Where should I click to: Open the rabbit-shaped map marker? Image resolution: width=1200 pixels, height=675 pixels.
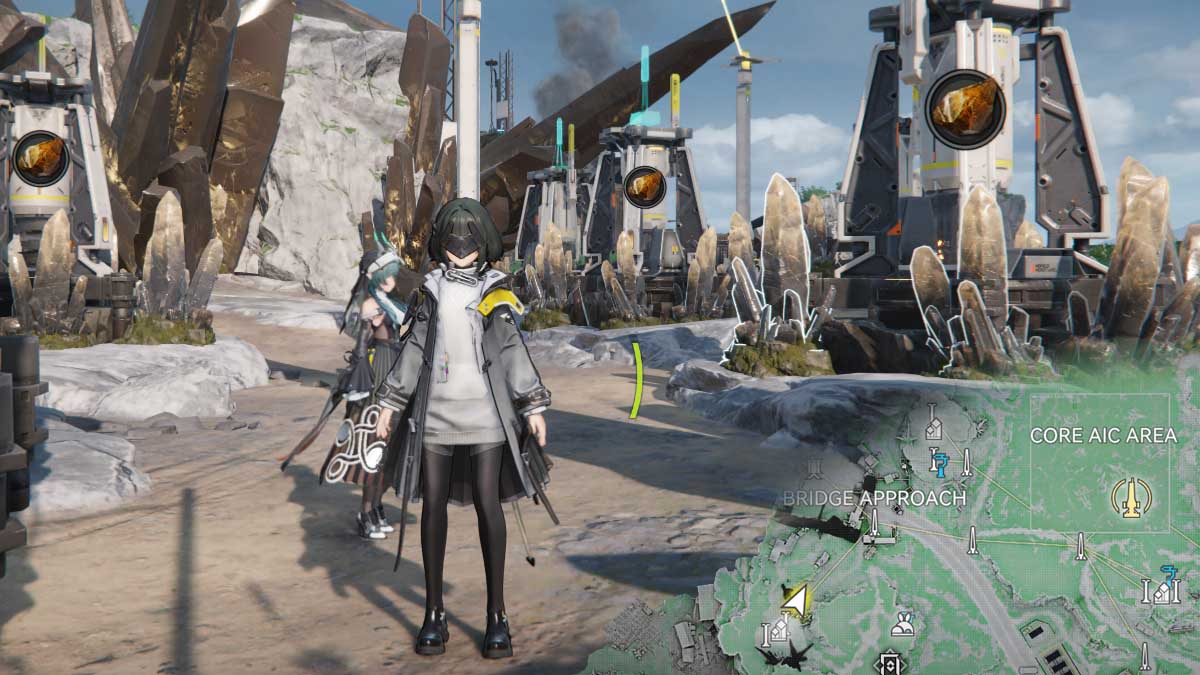coord(904,622)
